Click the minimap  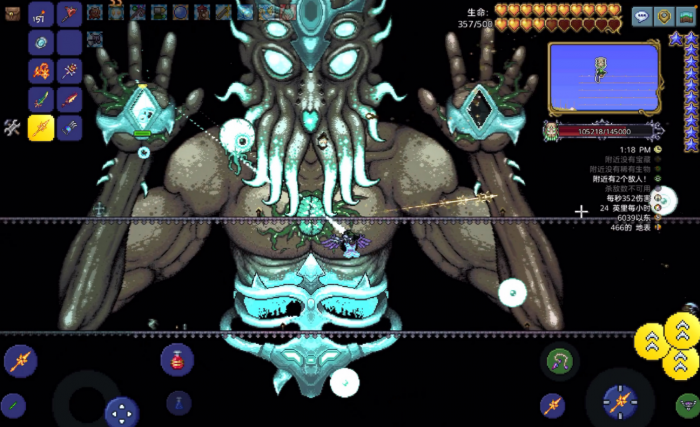[x=603, y=78]
